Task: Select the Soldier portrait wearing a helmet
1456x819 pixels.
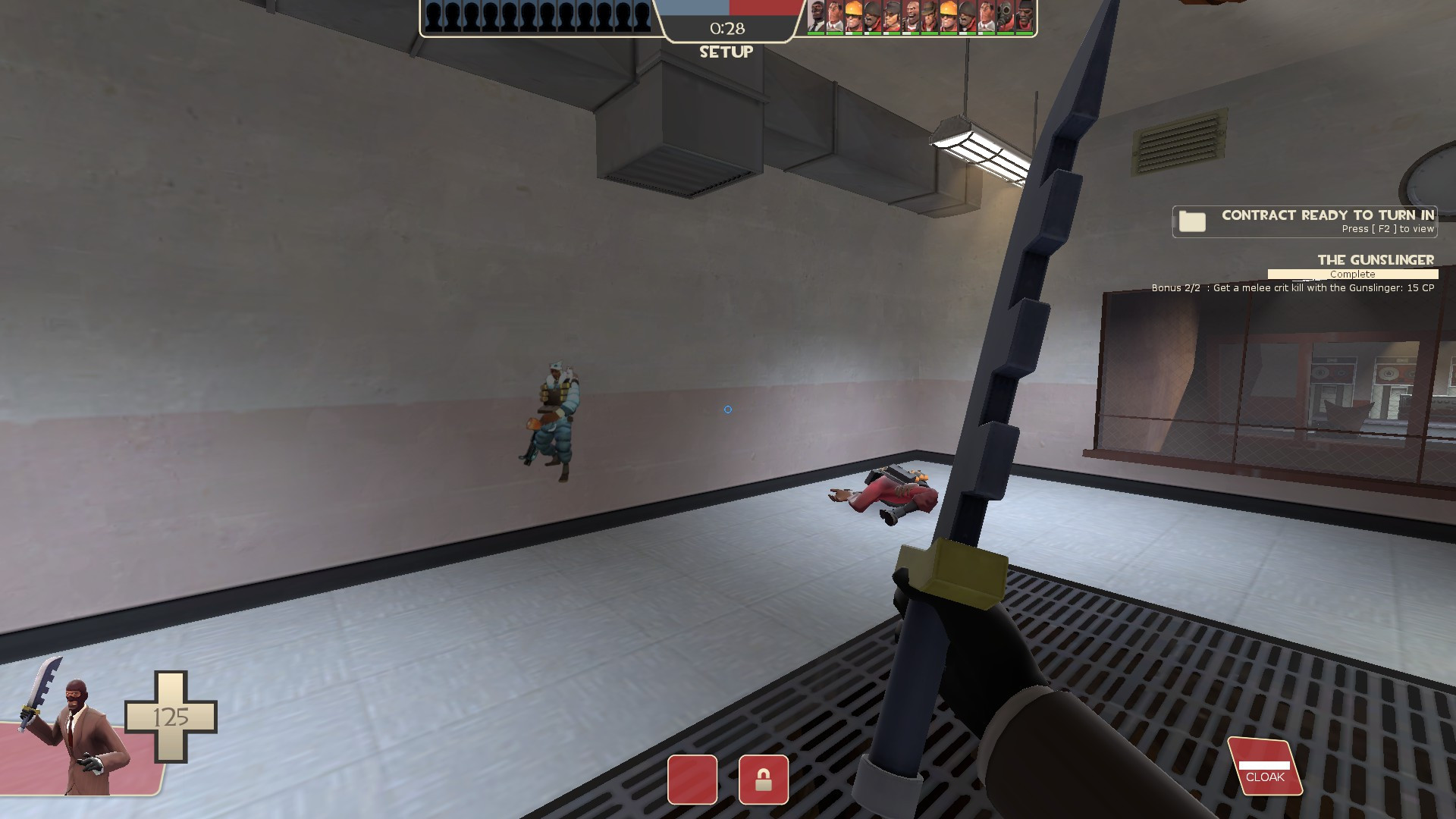Action: (x=871, y=19)
